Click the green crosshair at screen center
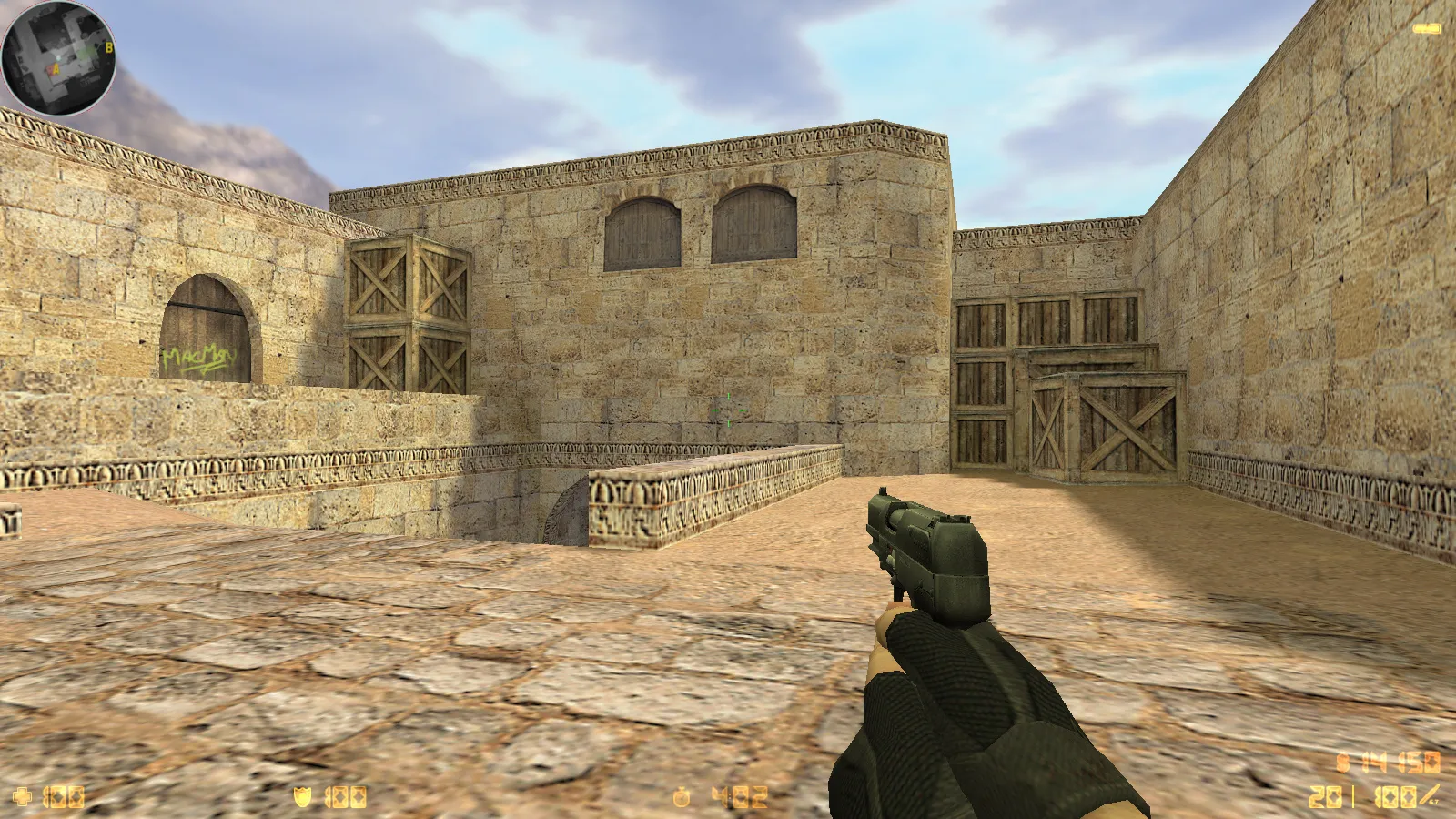The height and width of the screenshot is (819, 1456). tap(728, 409)
